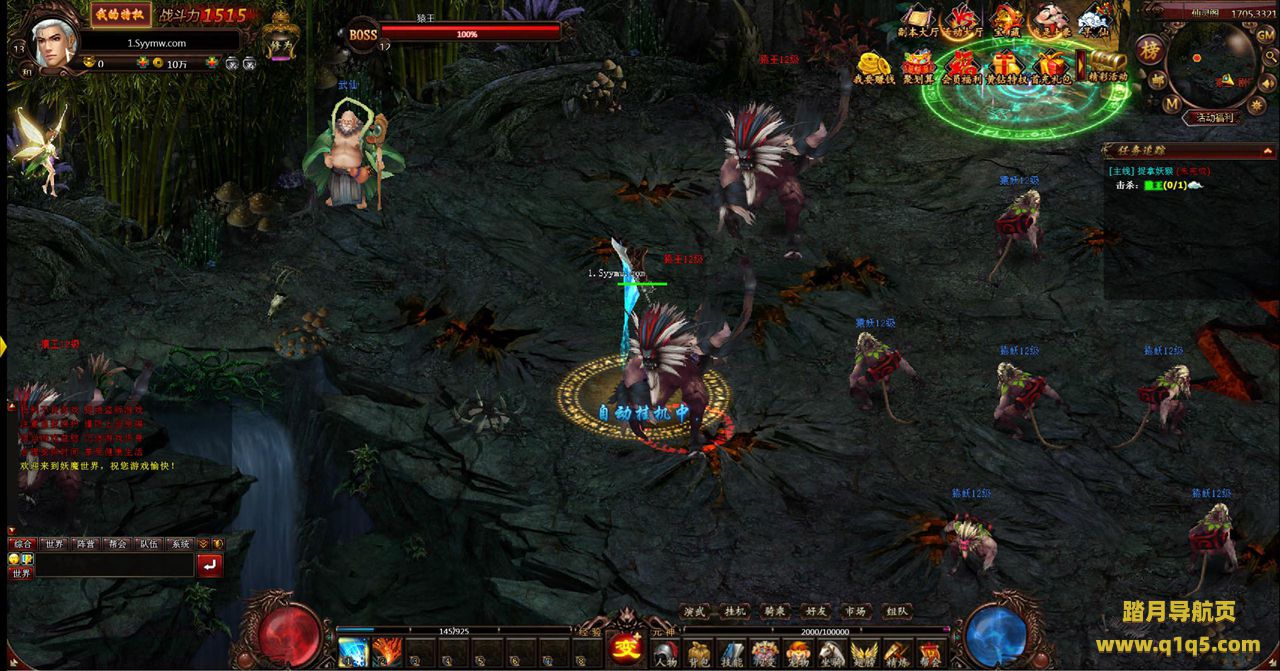Screen dimensions: 1280x671
Task: Open the 修为 cultivation urn icon
Action: click(x=282, y=37)
